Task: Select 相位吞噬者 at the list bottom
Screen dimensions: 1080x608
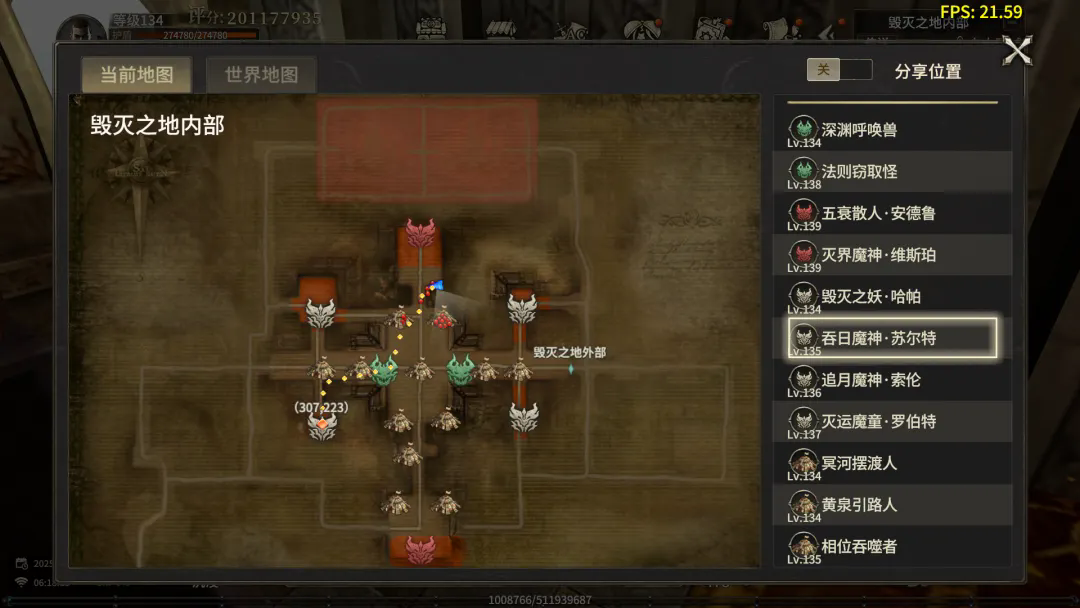Action: coord(892,546)
